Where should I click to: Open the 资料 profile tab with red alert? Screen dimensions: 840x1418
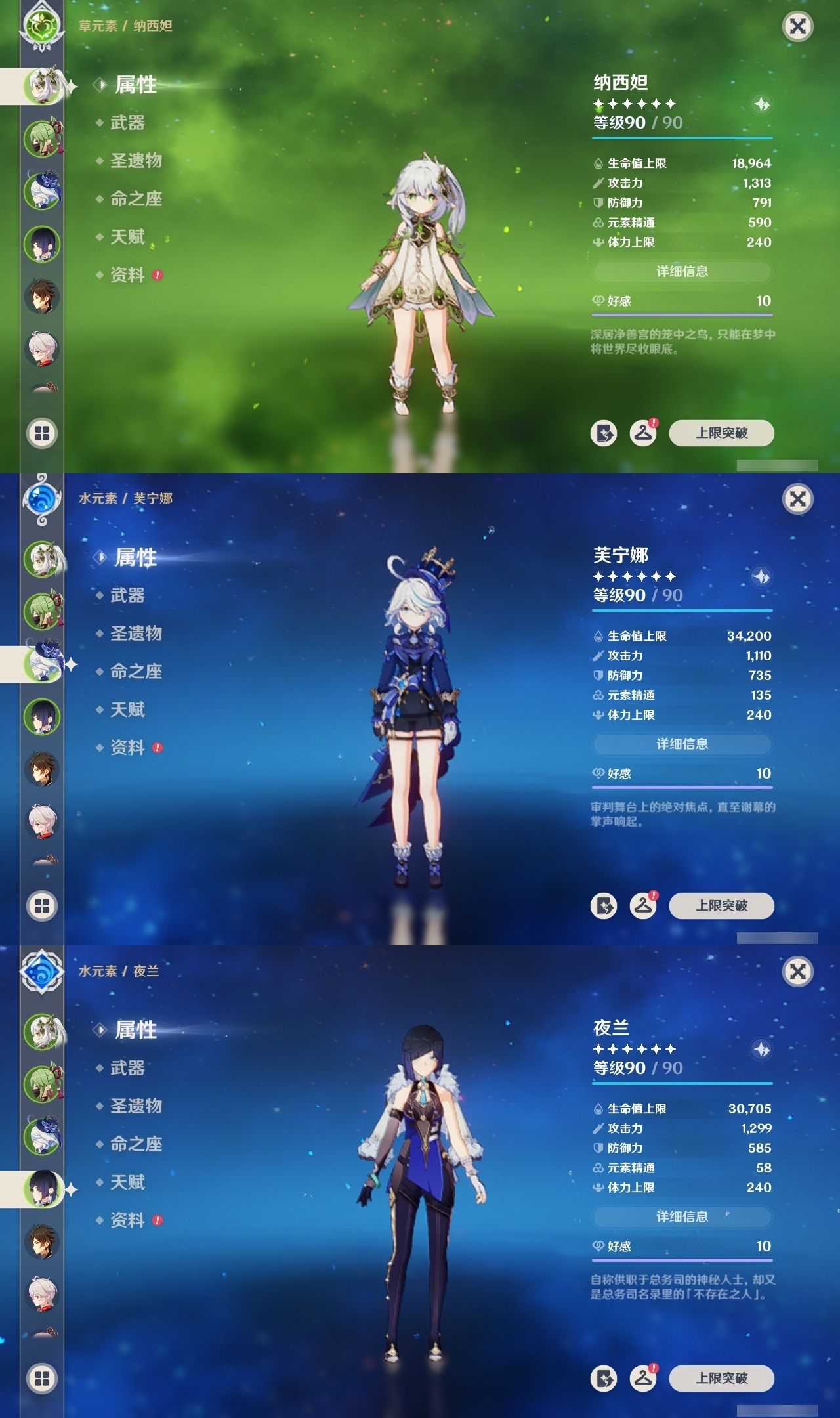point(128,275)
